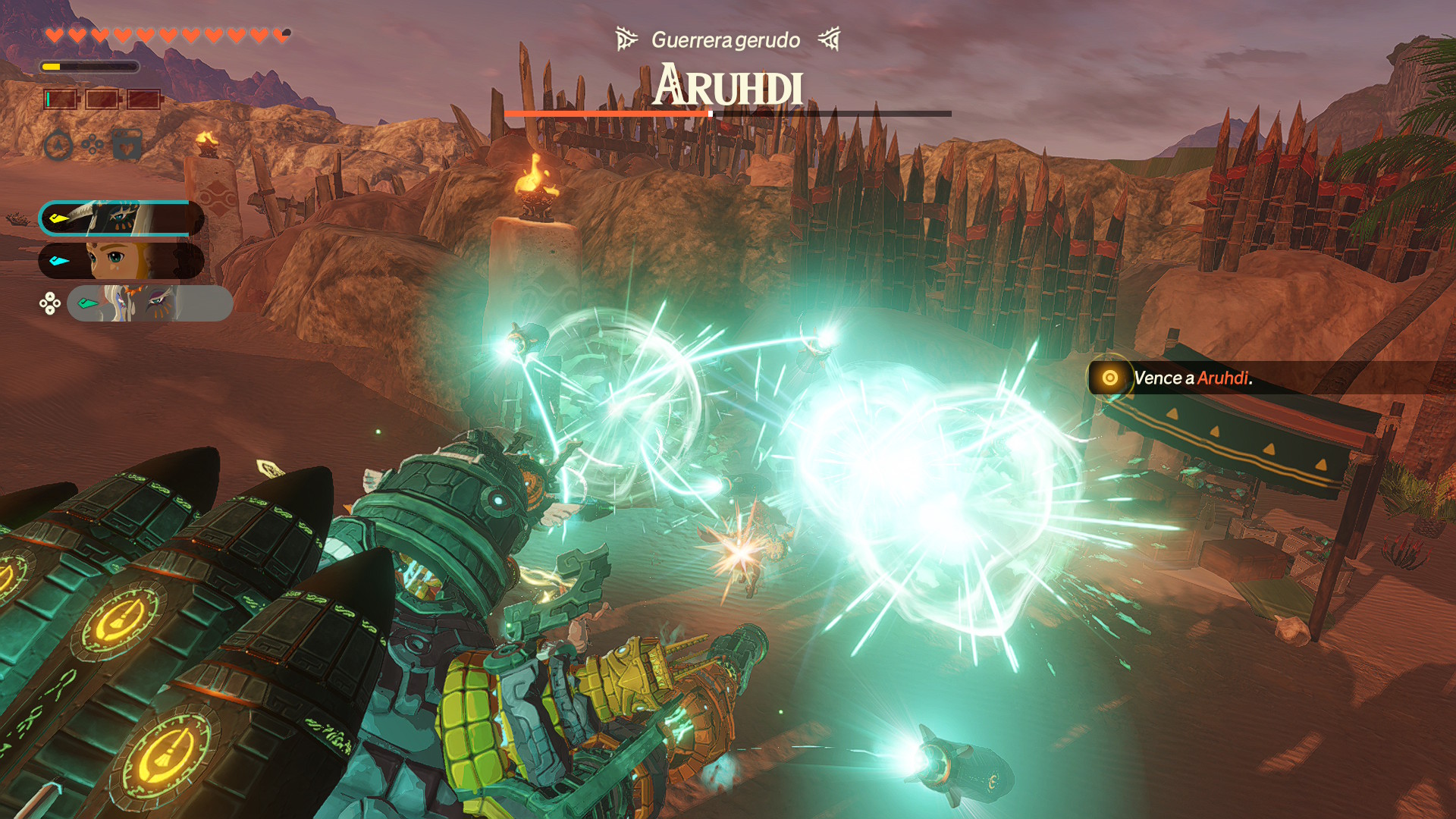Use the heart recovery item icon
Screen dimensions: 1456x819
(127, 144)
